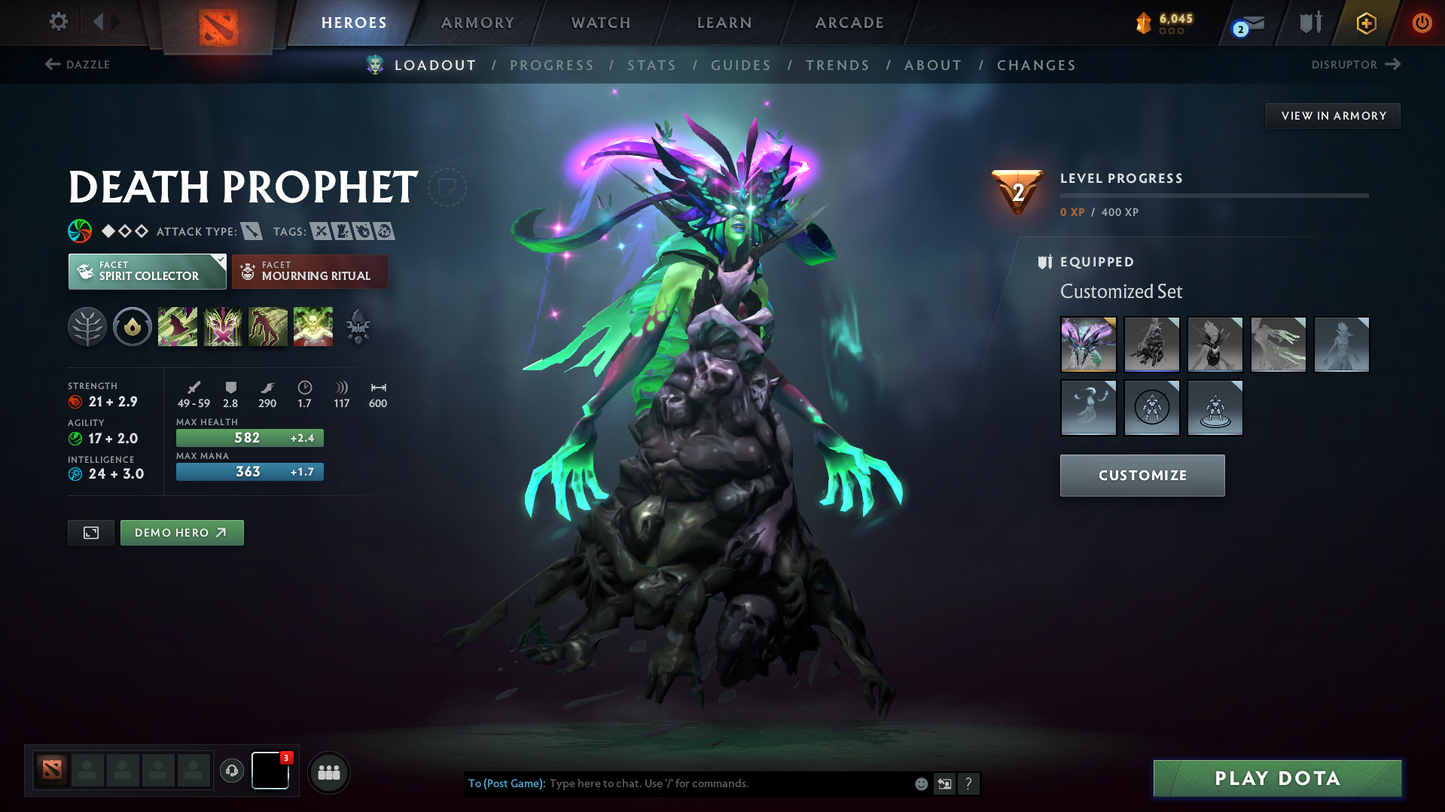Open the hero Guides section
The width and height of the screenshot is (1445, 812).
pyautogui.click(x=740, y=65)
